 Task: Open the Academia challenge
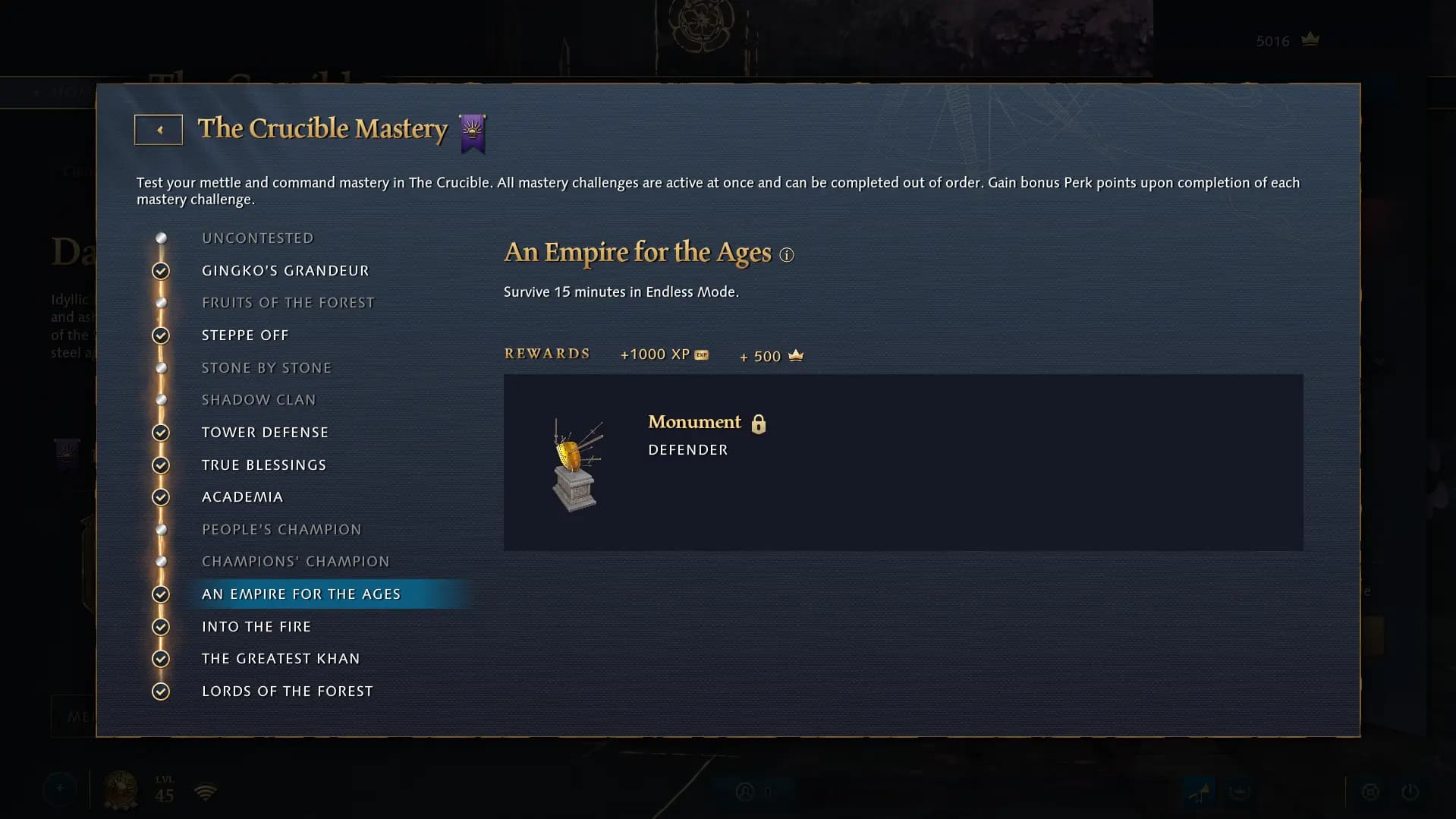[x=242, y=497]
